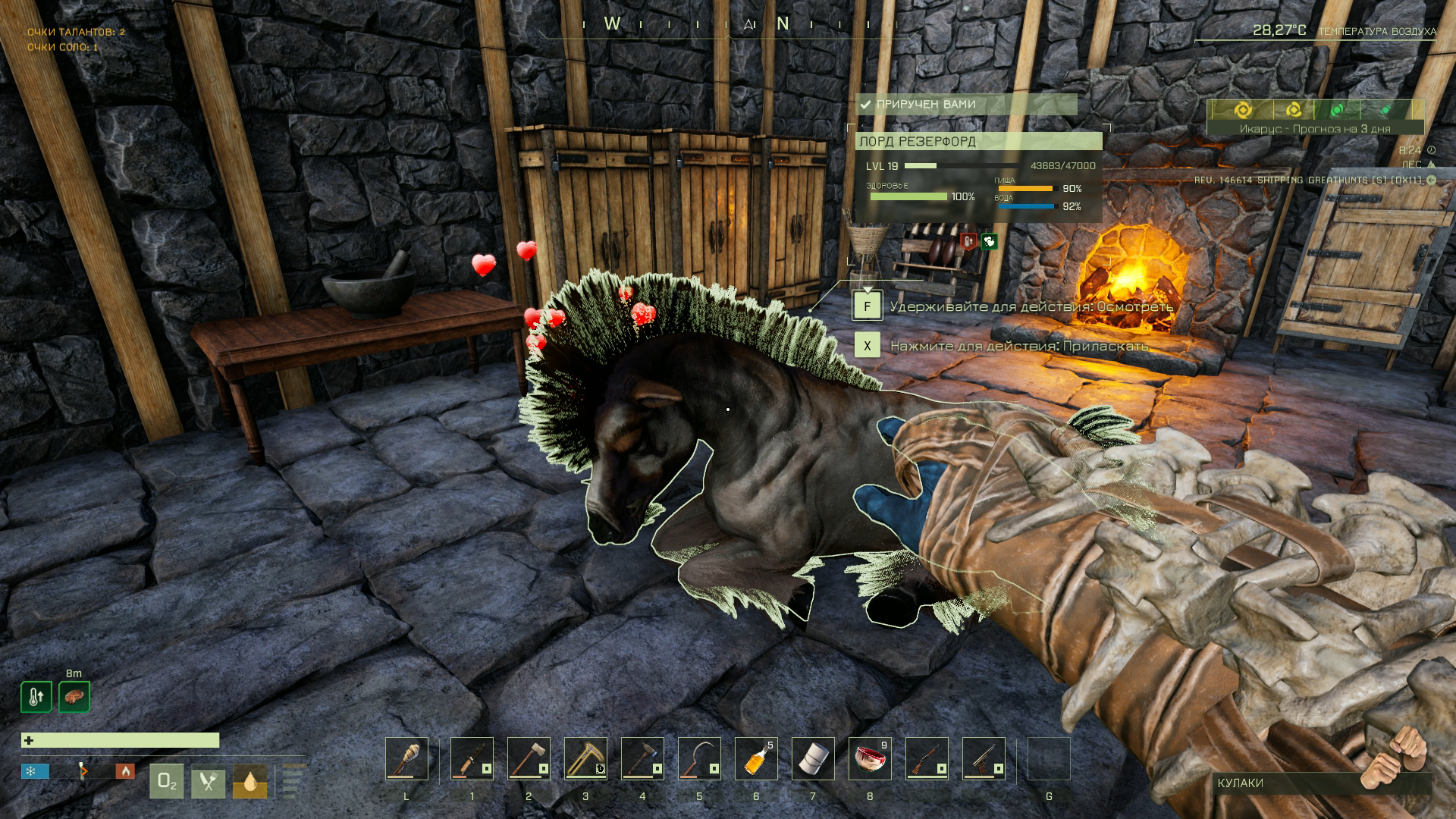Image resolution: width=1456 pixels, height=819 pixels.
Task: Equip the axe in hotbar slot 2
Action: (529, 758)
